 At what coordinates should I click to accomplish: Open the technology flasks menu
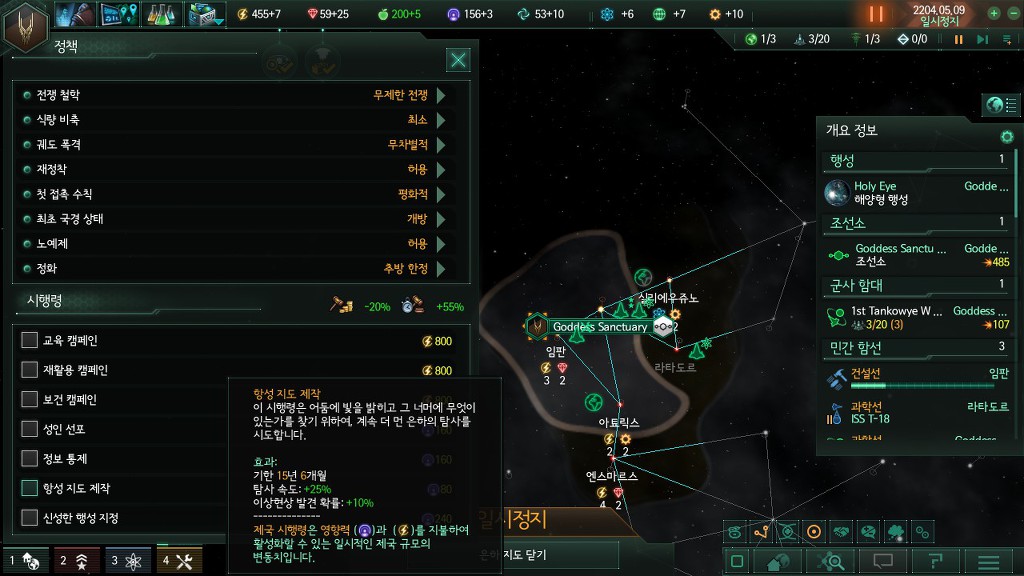tap(161, 14)
